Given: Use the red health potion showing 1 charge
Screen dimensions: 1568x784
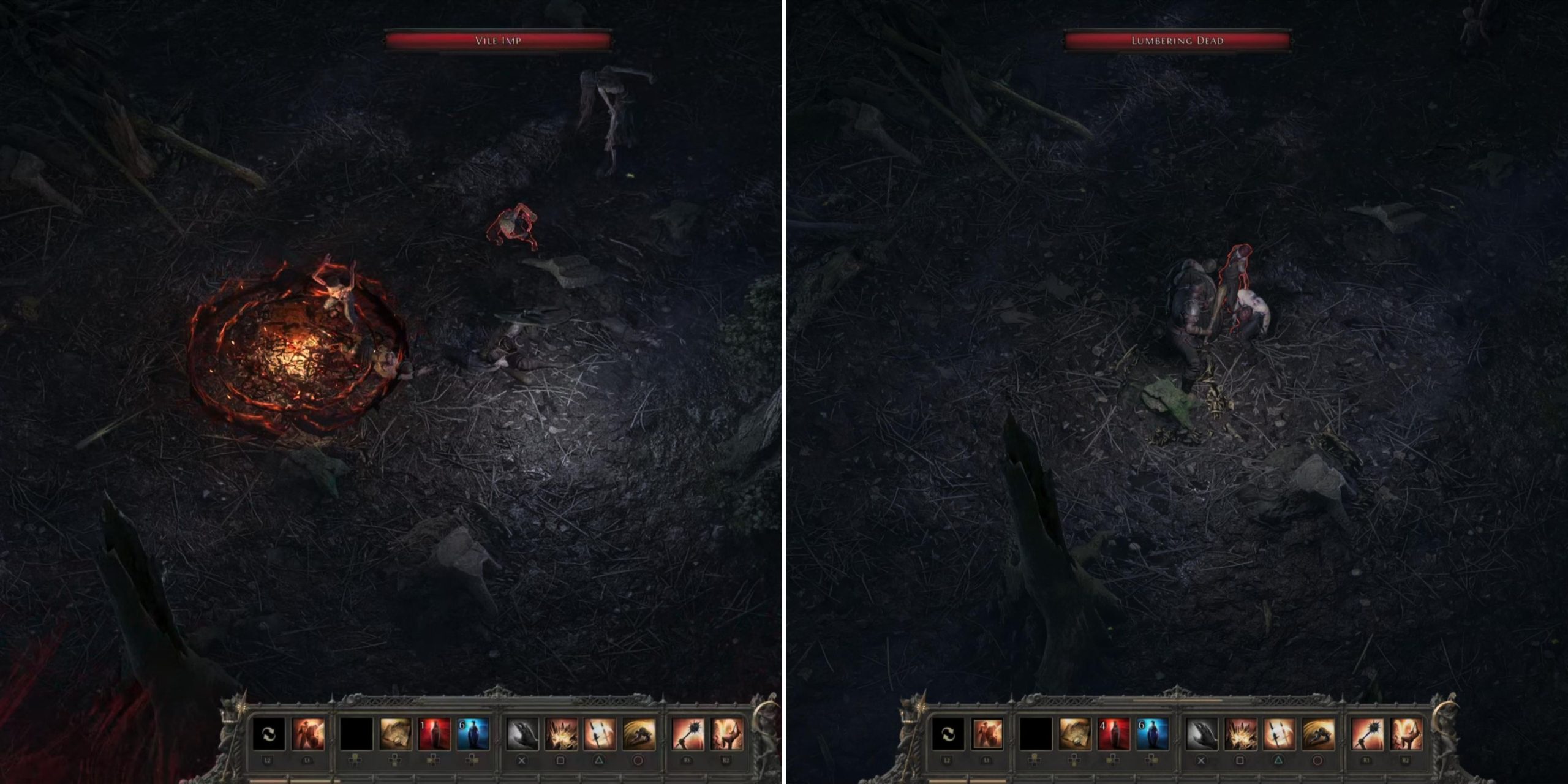Looking at the screenshot, I should [x=434, y=734].
